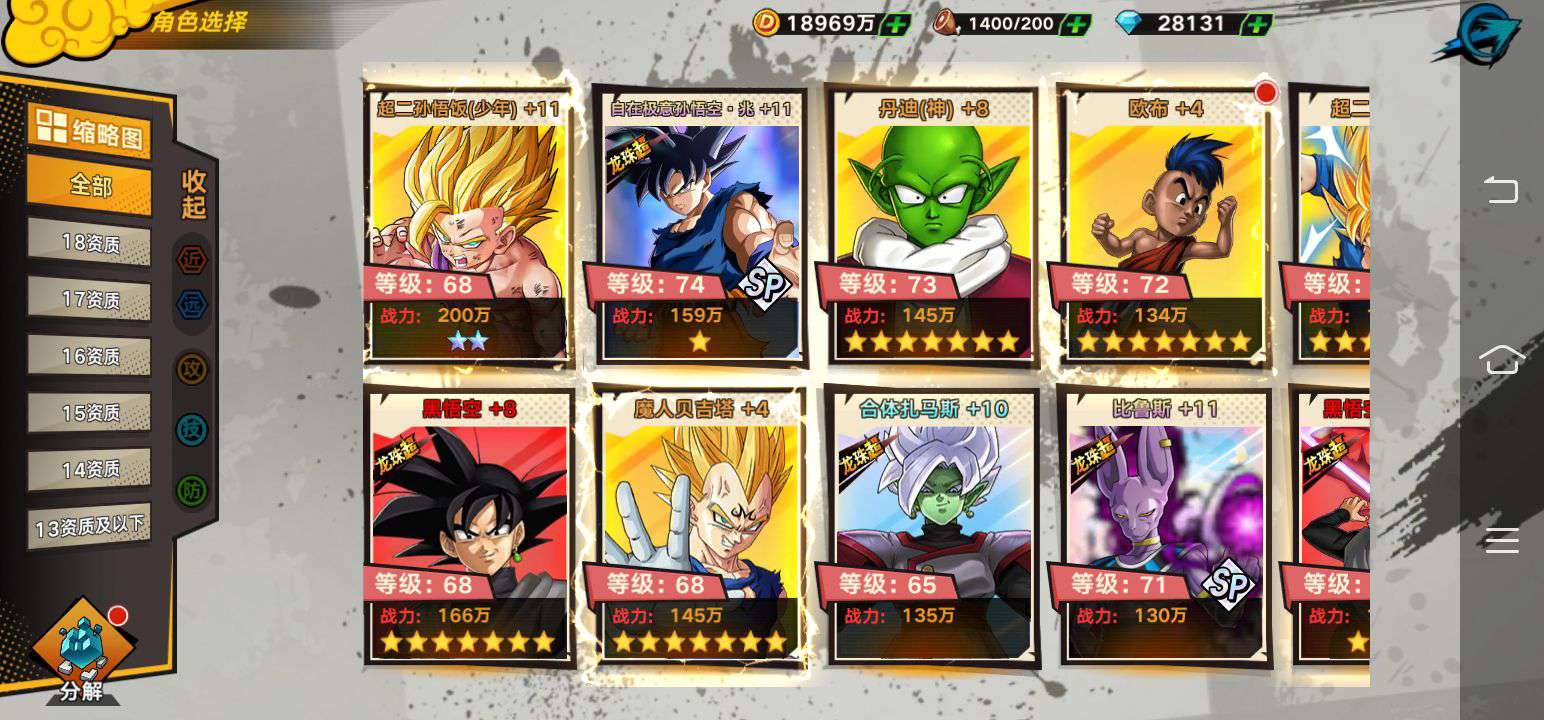This screenshot has width=1544, height=720.
Task: Add more gold coins with plus button
Action: click(896, 24)
